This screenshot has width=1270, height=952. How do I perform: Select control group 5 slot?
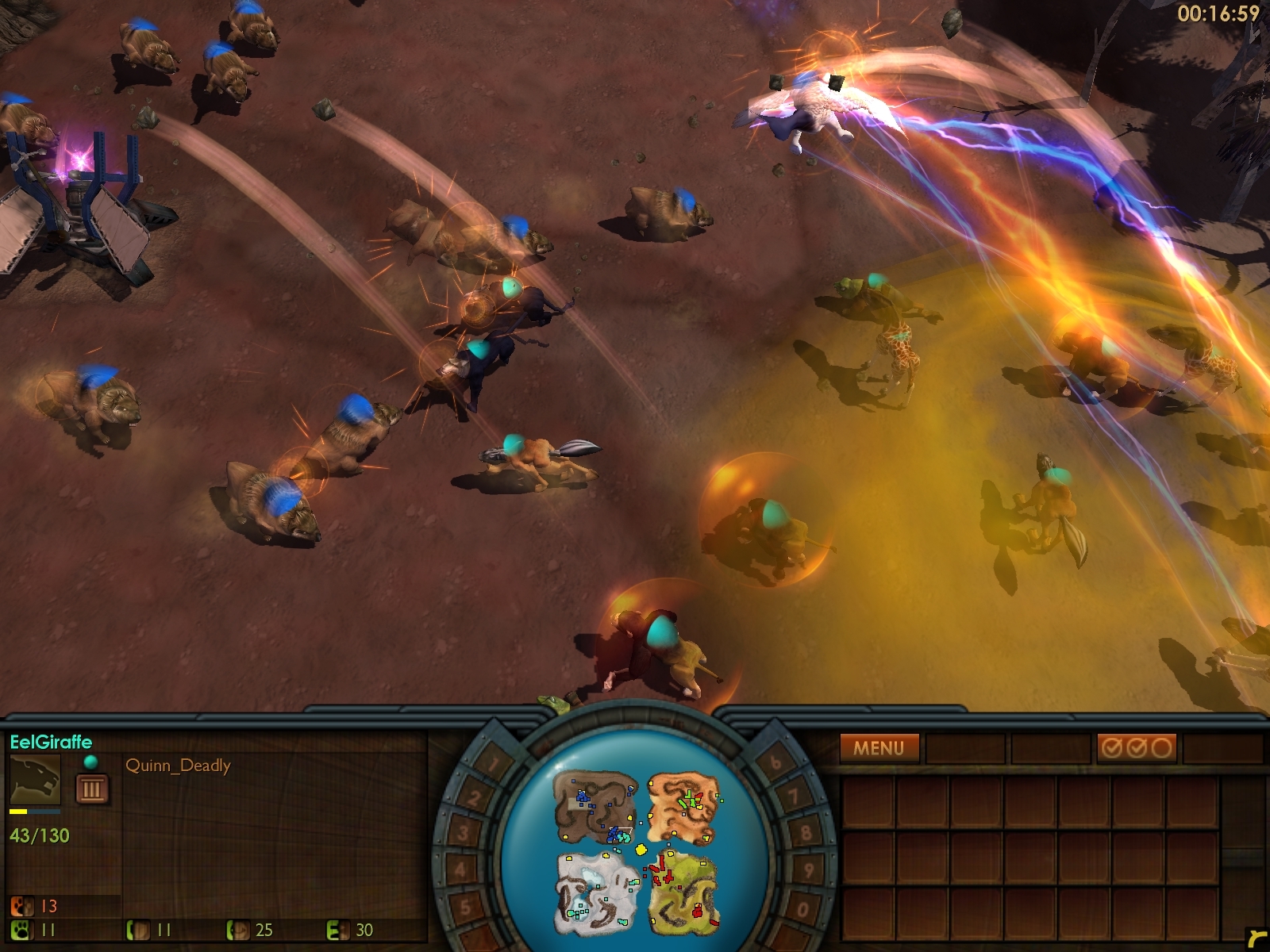point(467,907)
